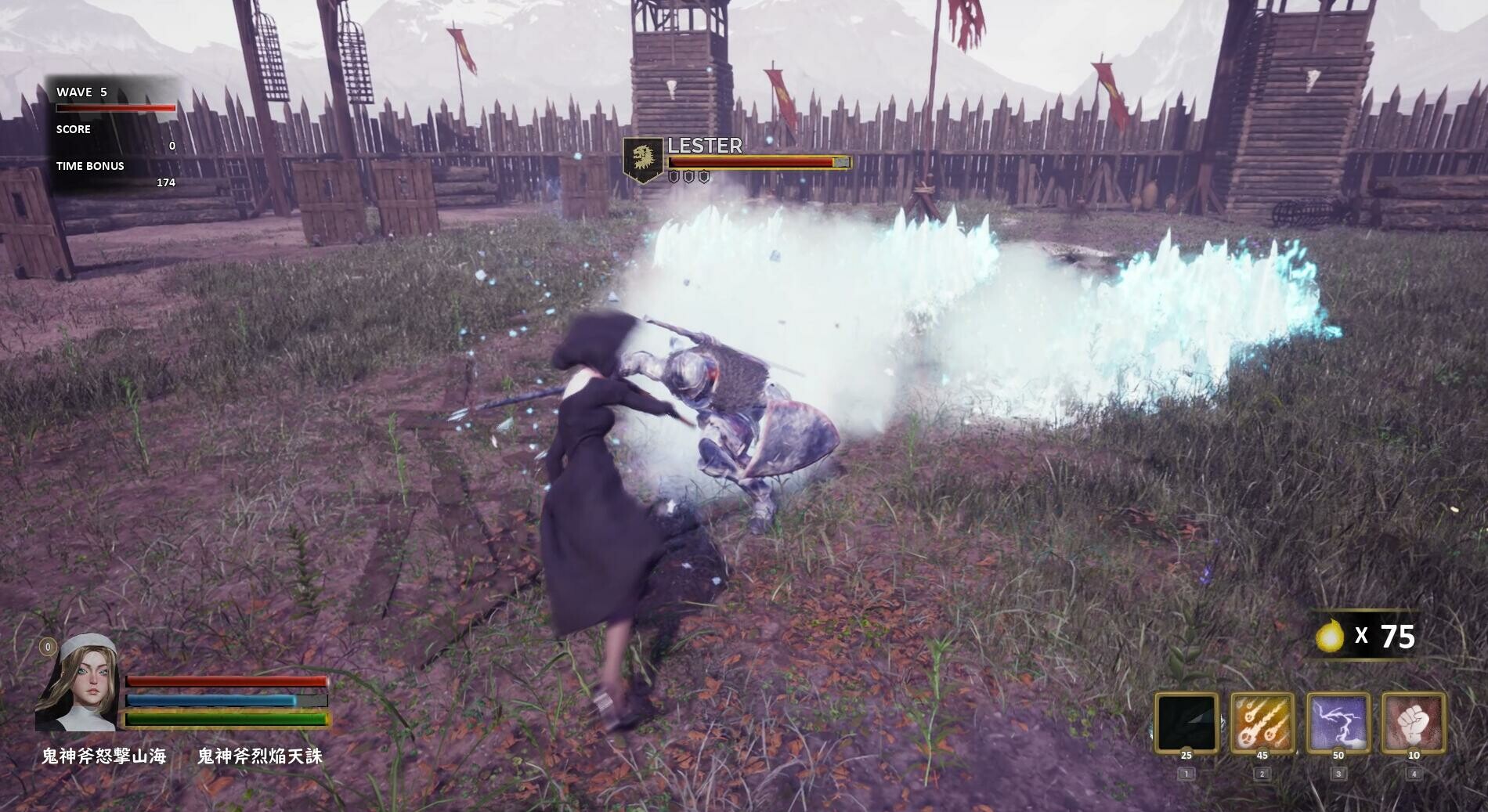Toggle the third shield marker under LESTER
1488x812 pixels.
(704, 177)
